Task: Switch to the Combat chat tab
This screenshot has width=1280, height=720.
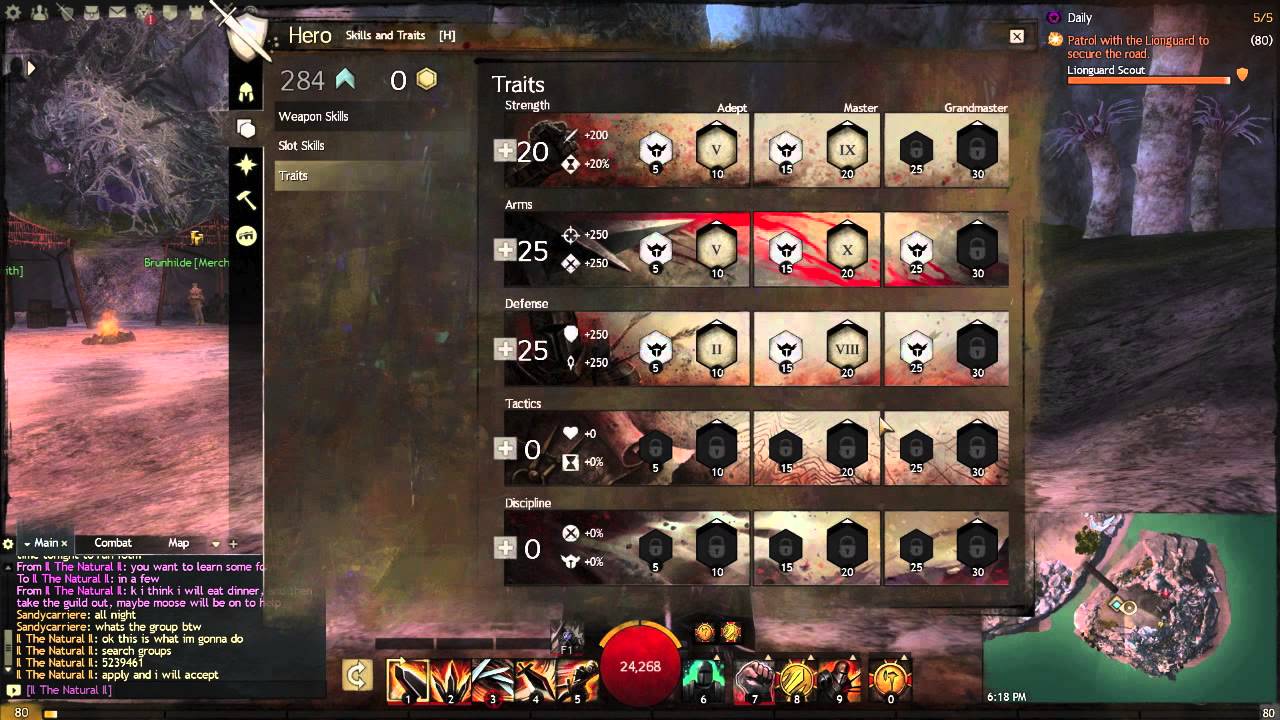Action: click(113, 543)
